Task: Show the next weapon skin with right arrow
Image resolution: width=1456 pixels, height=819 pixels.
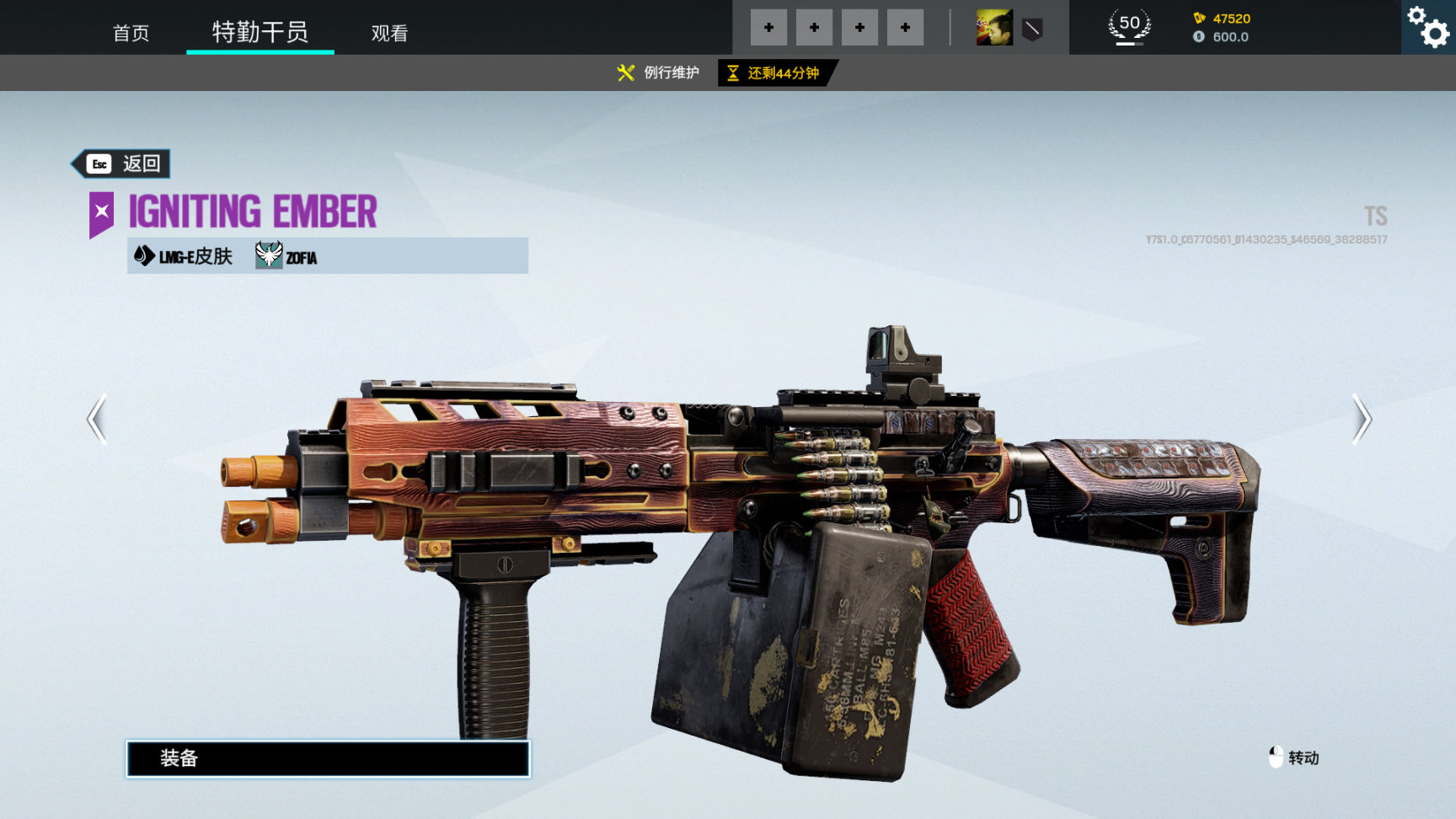Action: point(1361,419)
